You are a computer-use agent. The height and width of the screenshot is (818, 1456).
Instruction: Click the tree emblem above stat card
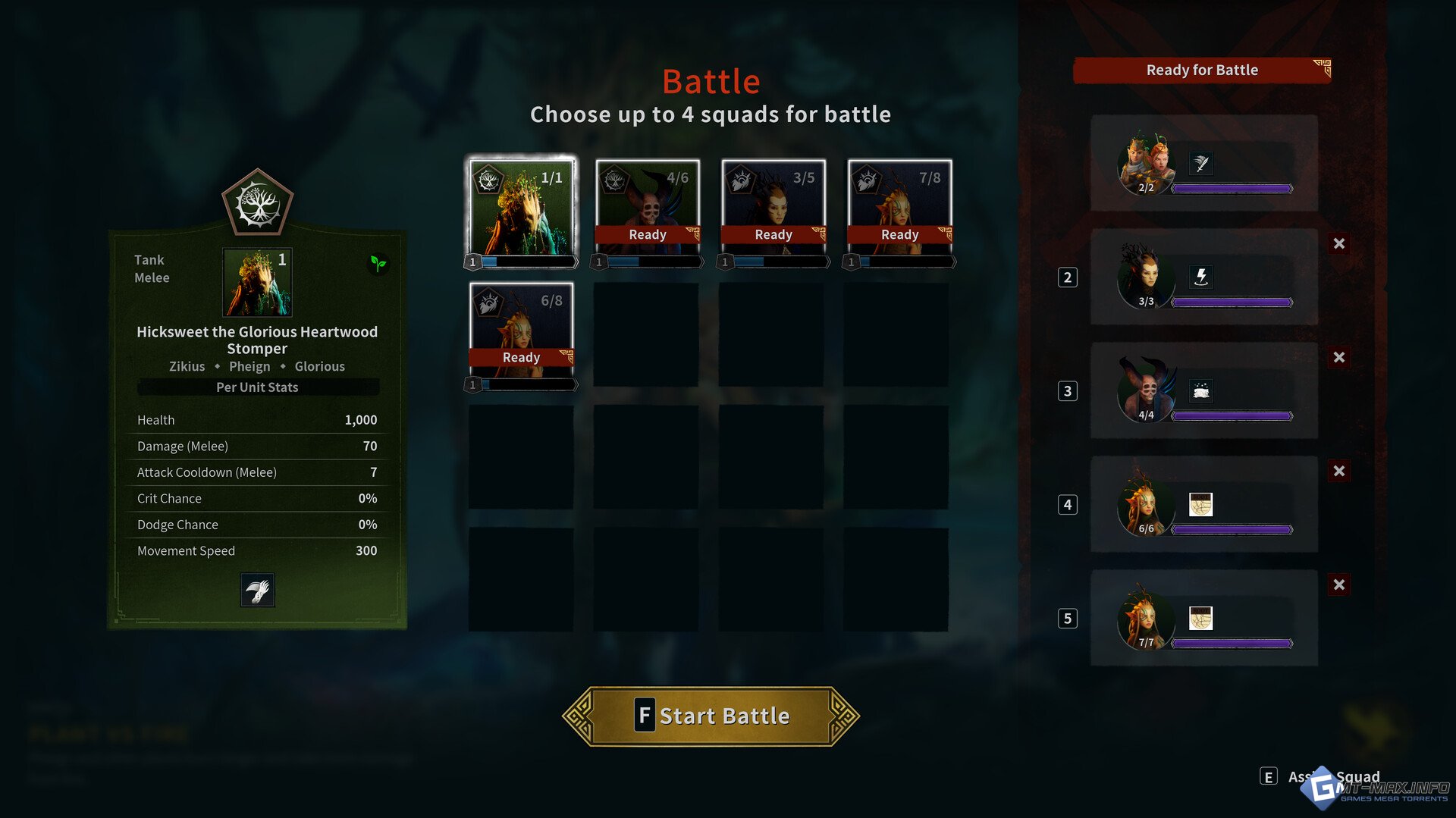(257, 203)
